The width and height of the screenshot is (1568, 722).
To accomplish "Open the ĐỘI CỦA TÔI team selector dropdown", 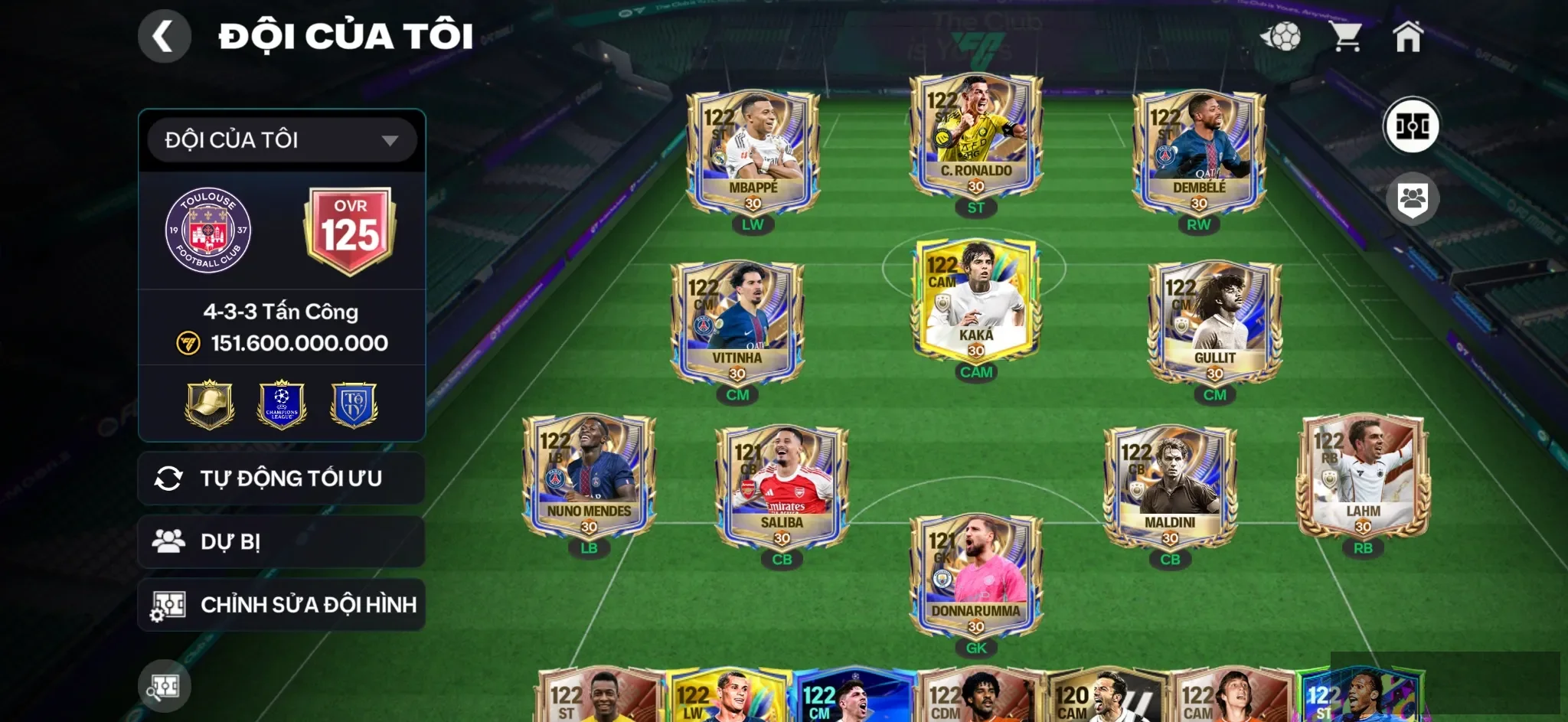I will 281,139.
